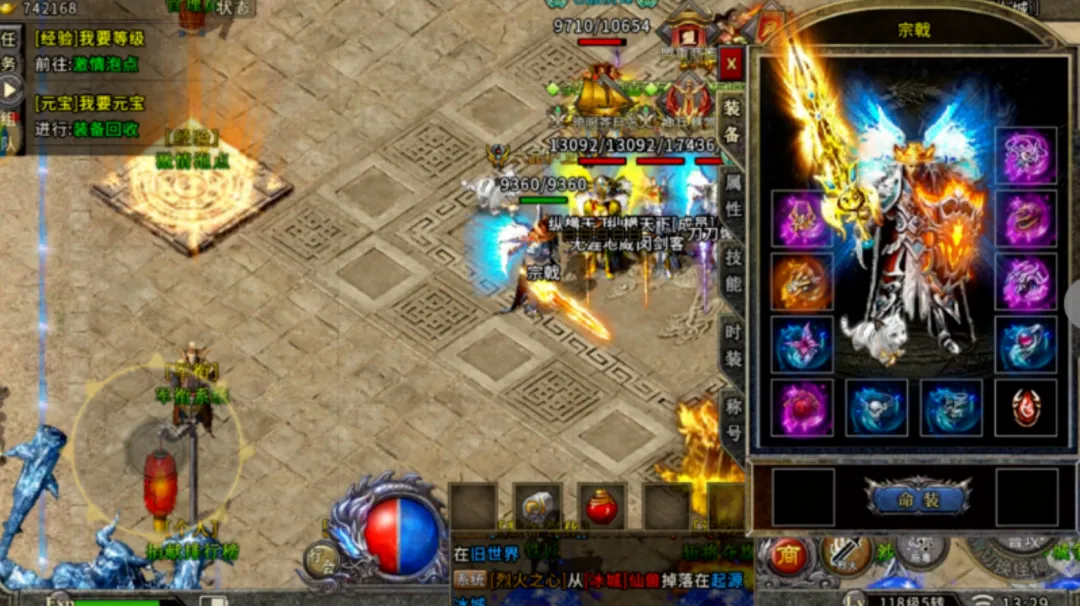Open the 行会 guild button

(321, 558)
